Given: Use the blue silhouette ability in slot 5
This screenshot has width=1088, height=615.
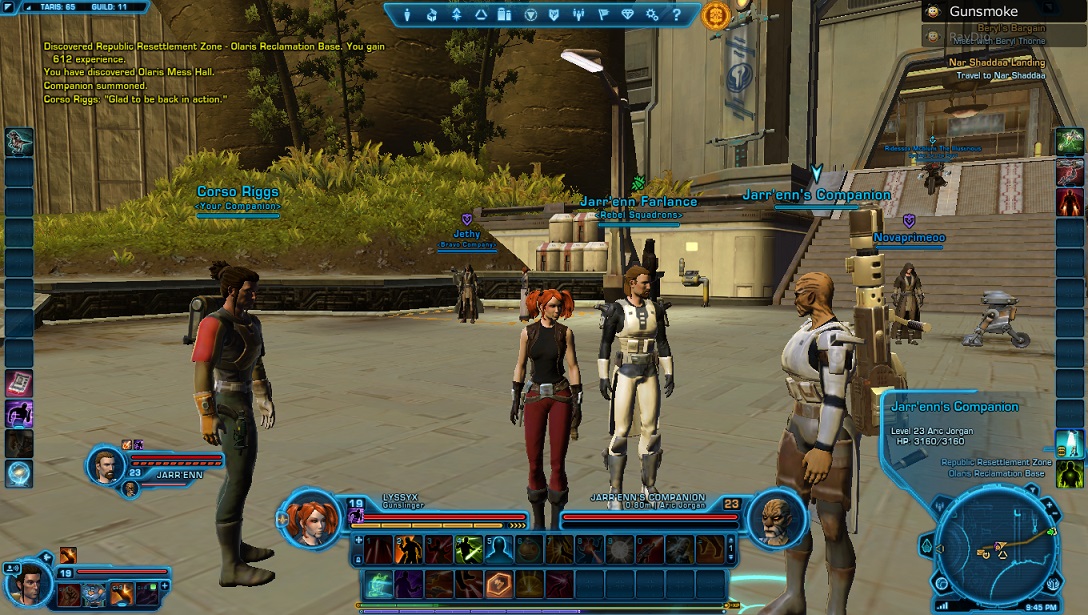Looking at the screenshot, I should click(x=499, y=549).
